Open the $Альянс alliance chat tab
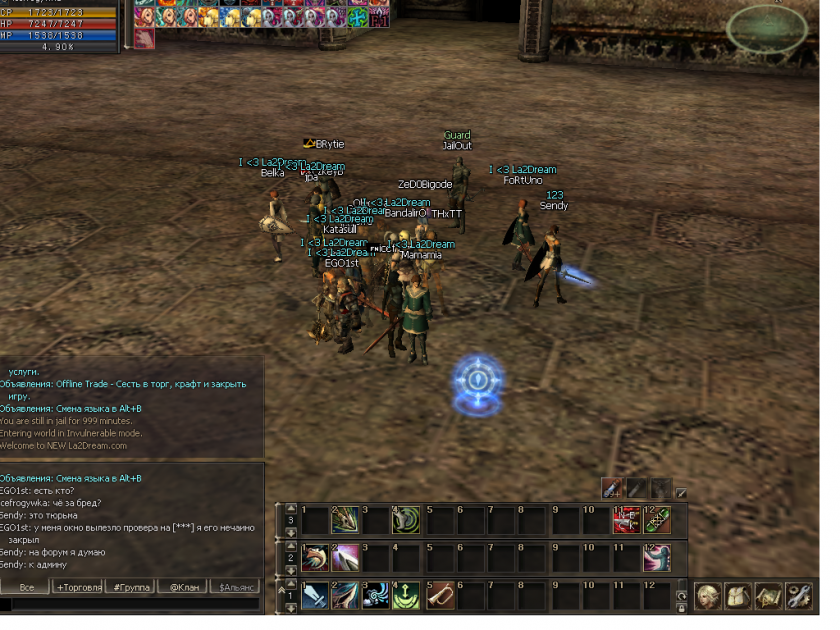 click(234, 587)
